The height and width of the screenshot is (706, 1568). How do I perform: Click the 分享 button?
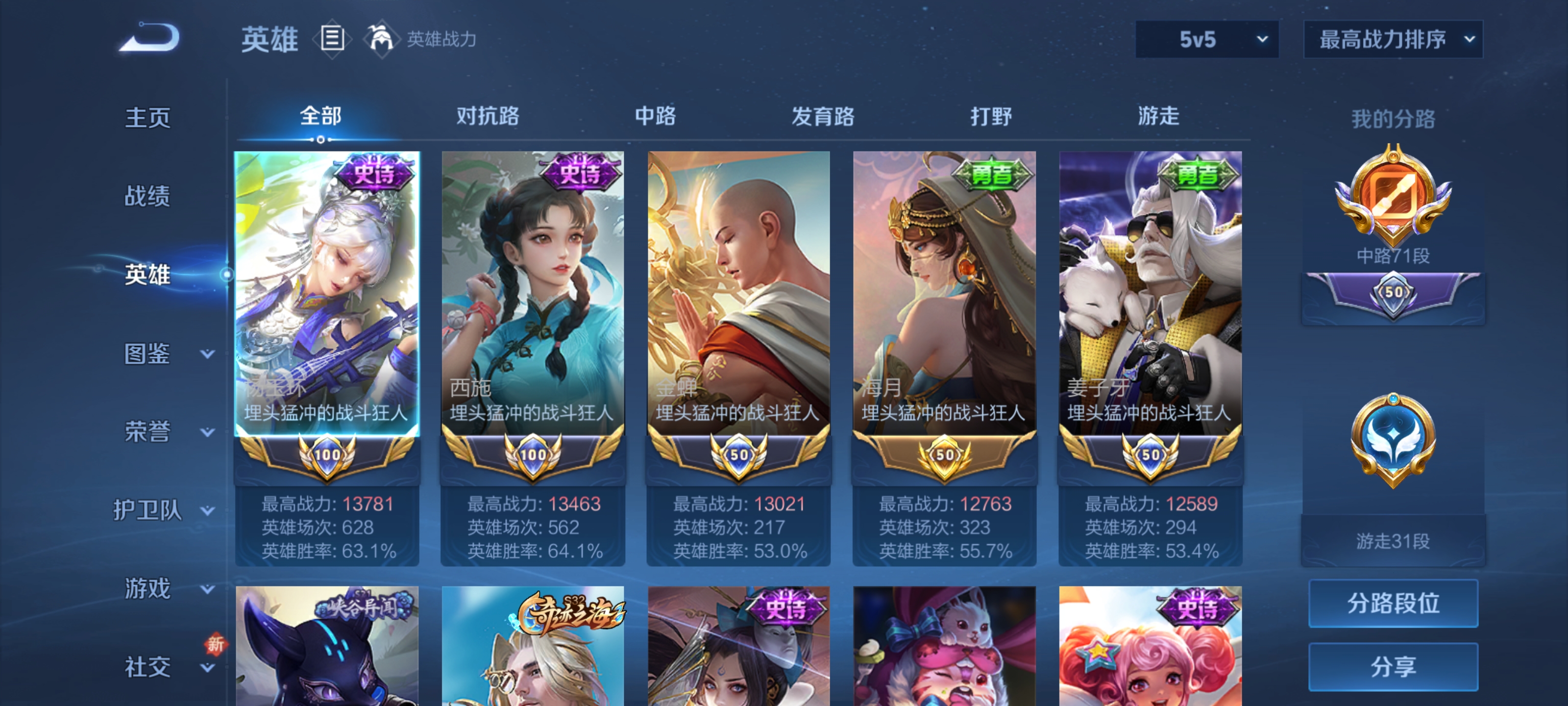(x=1394, y=667)
